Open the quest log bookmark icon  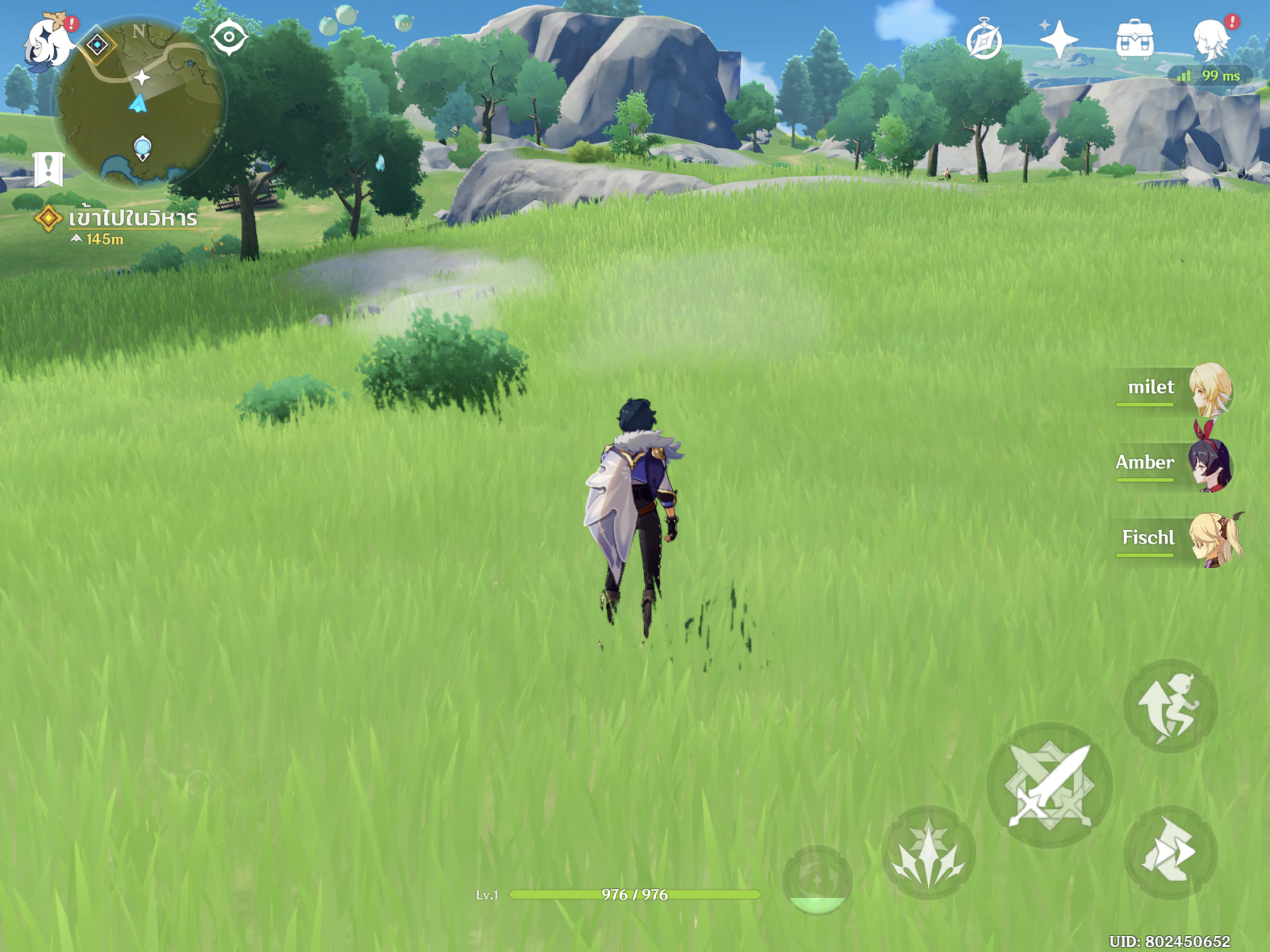point(48,168)
